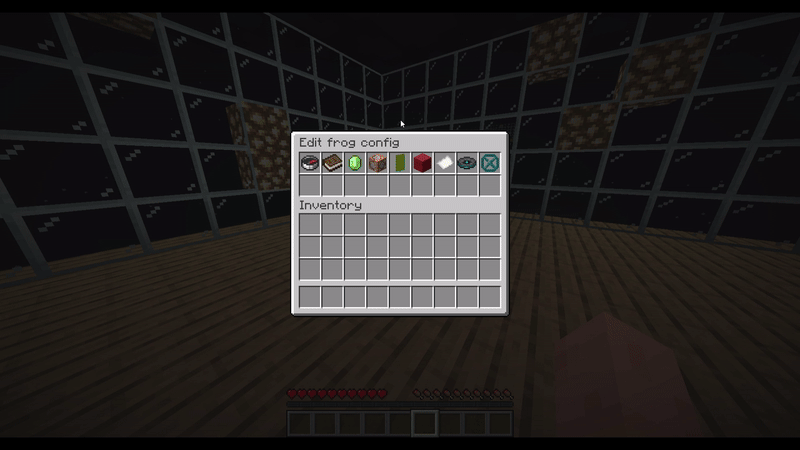Screen dimensions: 800x450
Task: Select the compass item slot
Action: tap(310, 162)
